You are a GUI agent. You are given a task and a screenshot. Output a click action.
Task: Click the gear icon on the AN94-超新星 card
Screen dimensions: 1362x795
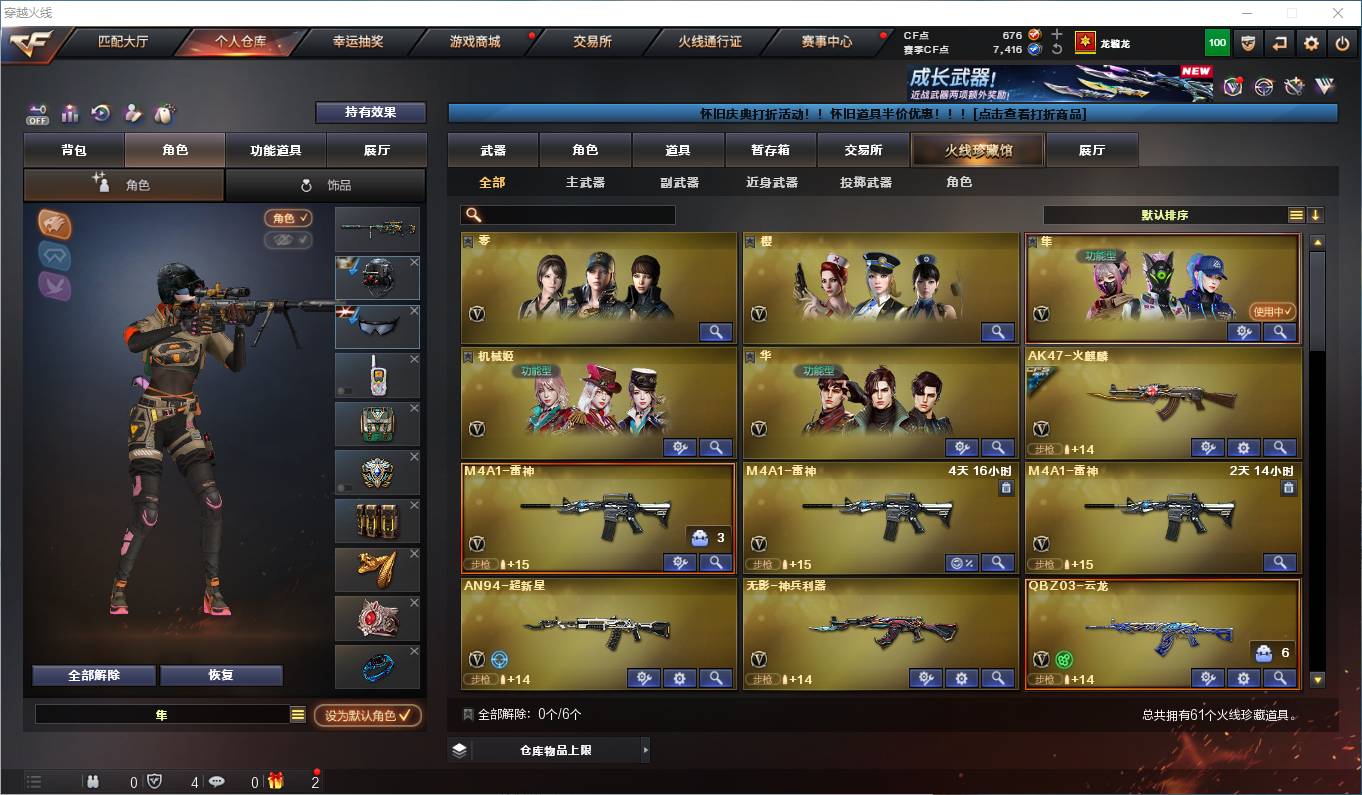tap(680, 678)
